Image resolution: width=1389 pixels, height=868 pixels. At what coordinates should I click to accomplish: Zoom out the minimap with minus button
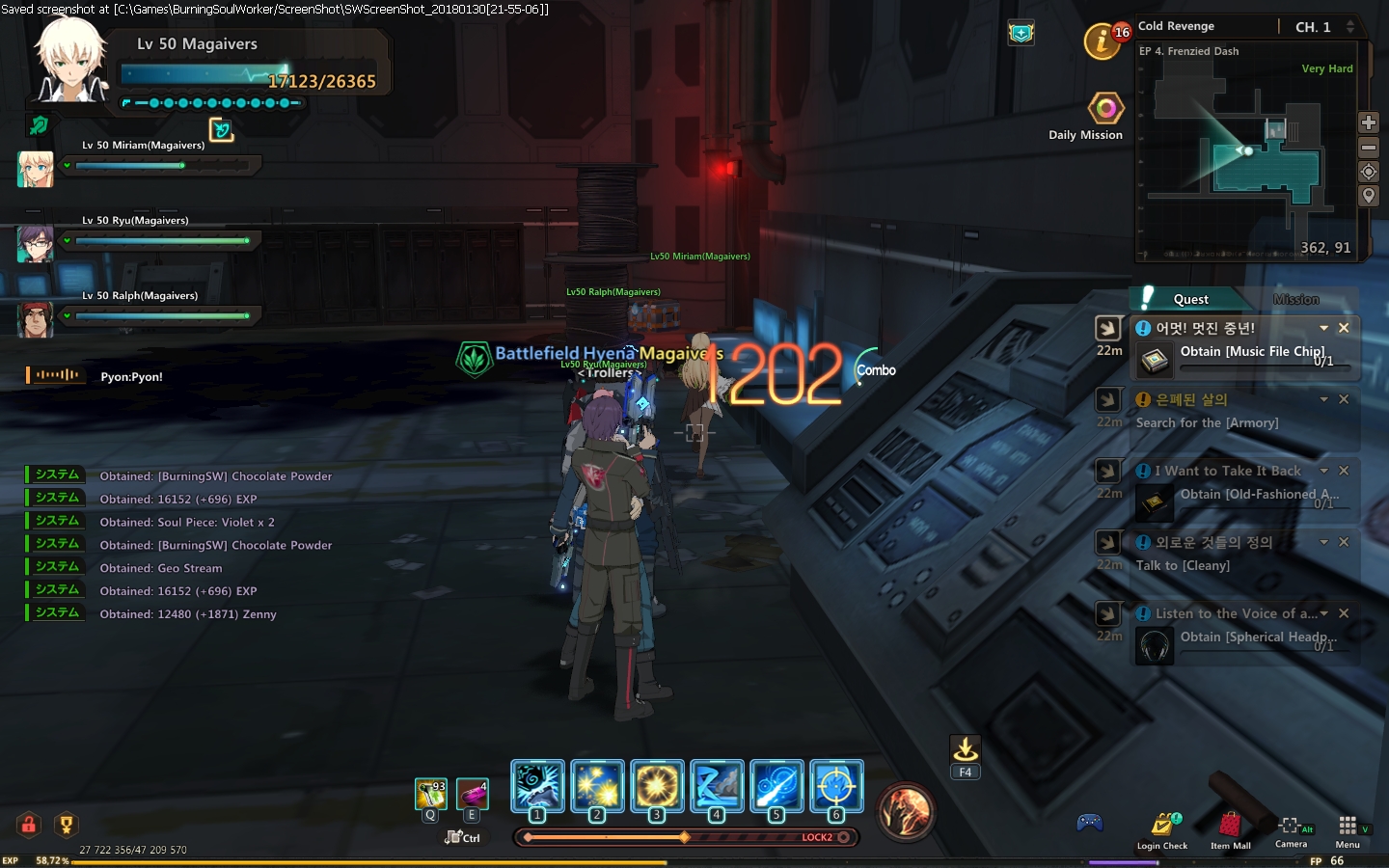pyautogui.click(x=1368, y=148)
